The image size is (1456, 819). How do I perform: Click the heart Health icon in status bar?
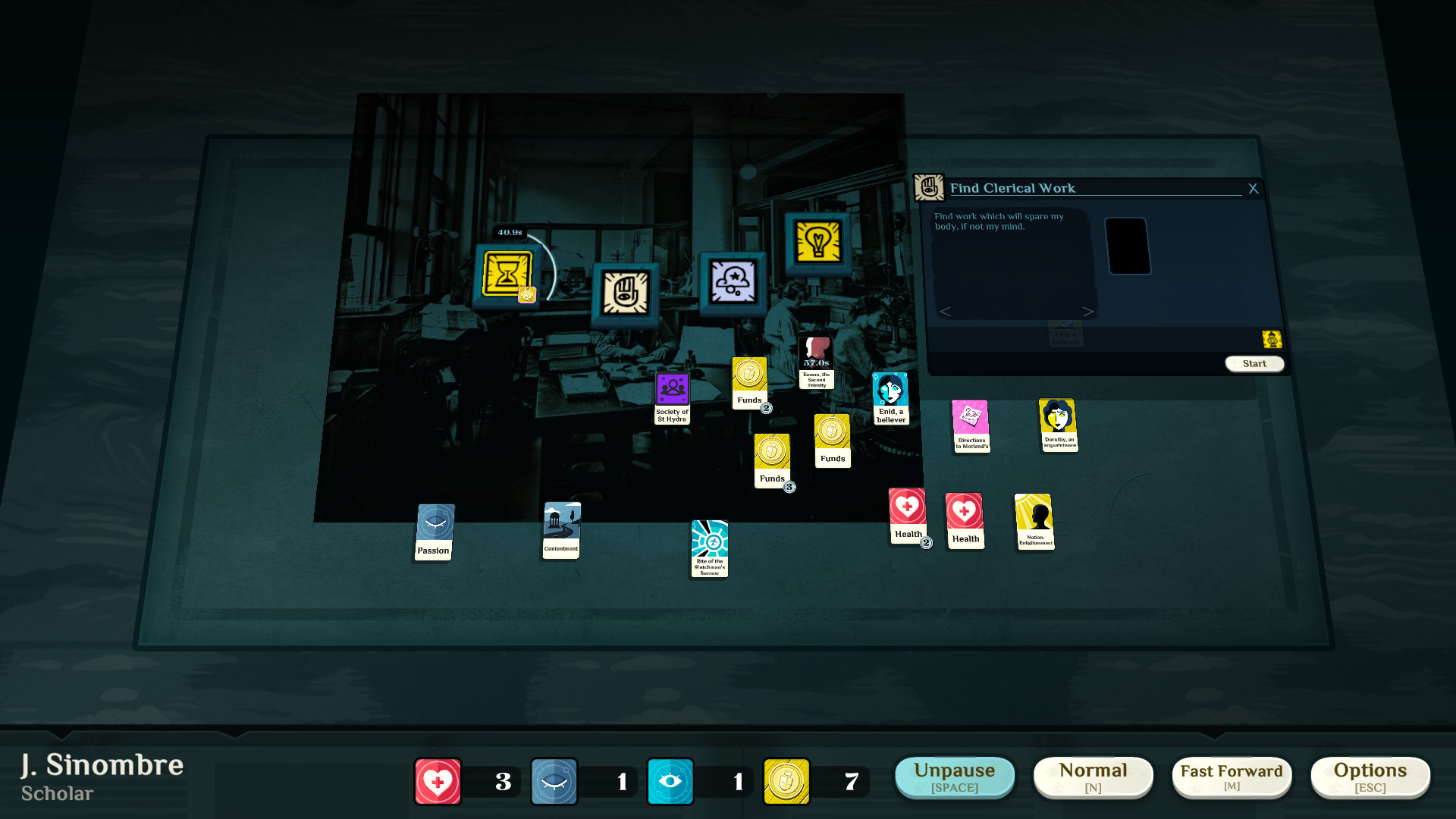(437, 781)
